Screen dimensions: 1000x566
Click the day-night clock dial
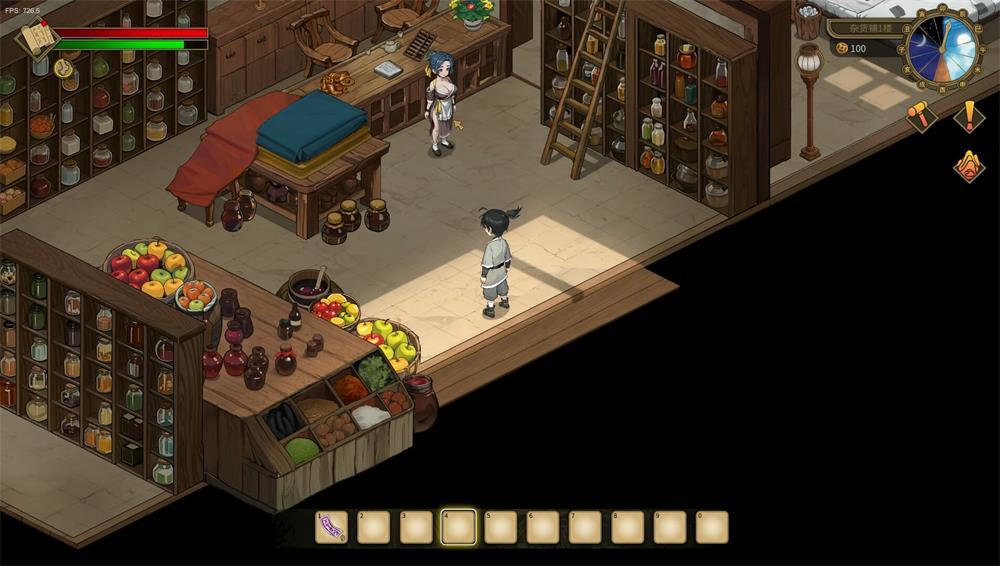click(x=943, y=48)
